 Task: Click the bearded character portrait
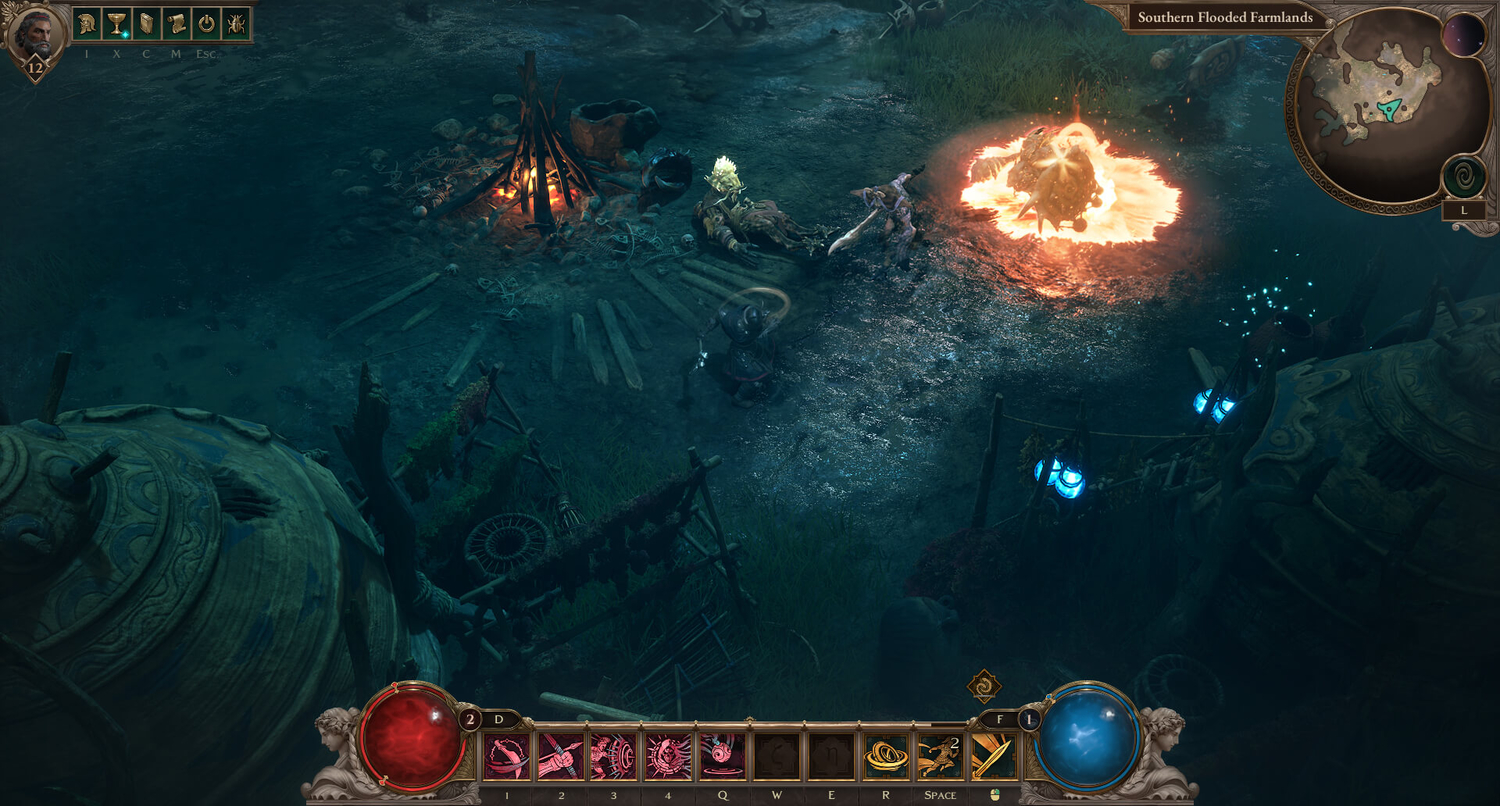36,32
